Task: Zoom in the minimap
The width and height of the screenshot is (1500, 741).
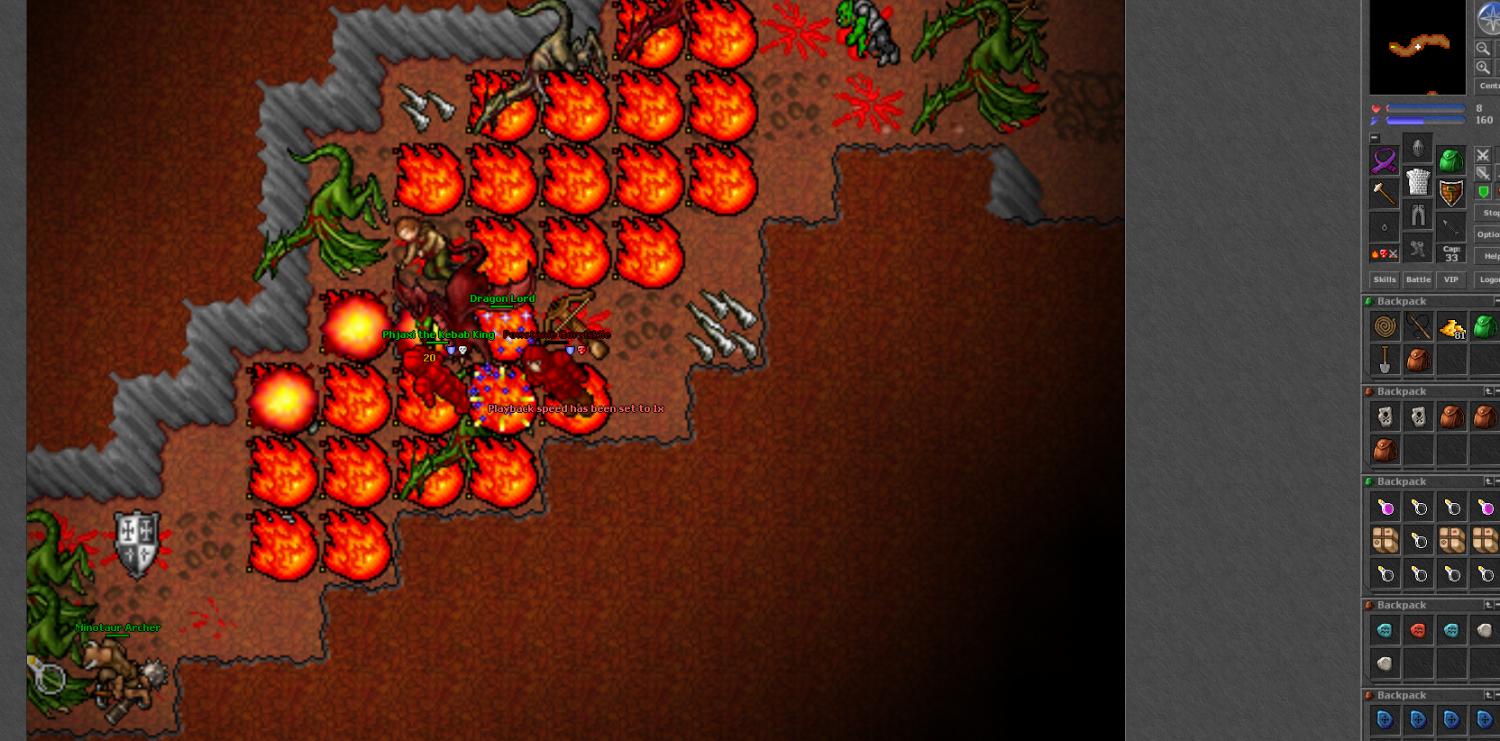Action: [1483, 67]
